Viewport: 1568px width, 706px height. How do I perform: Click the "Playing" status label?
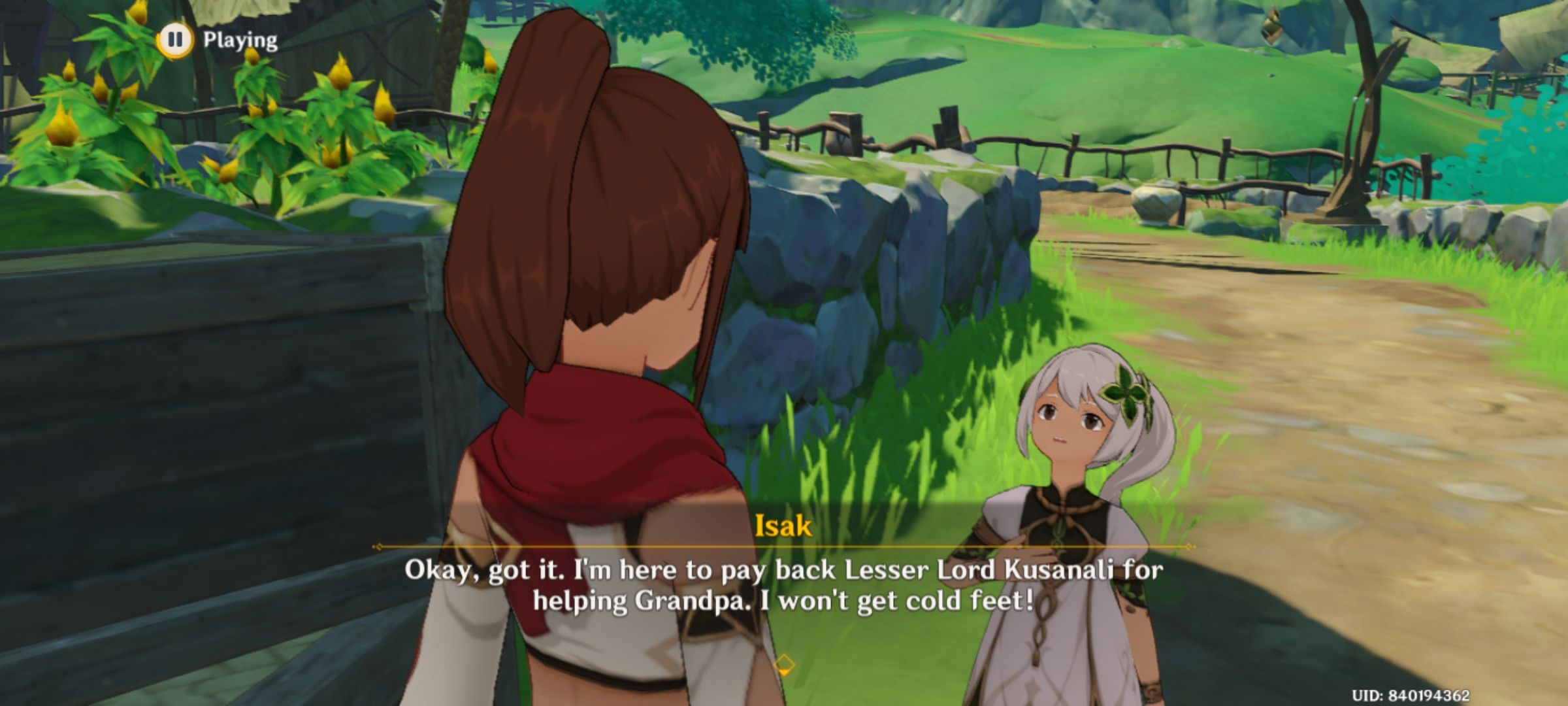pos(238,39)
